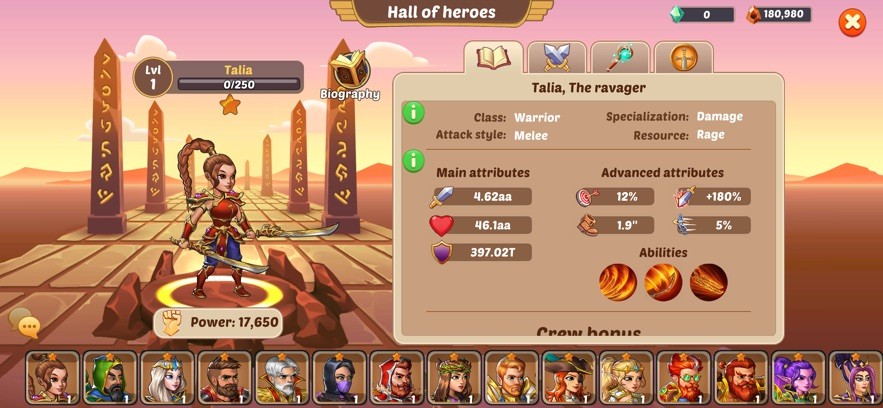Select the green-hooded hero portrait

tap(110, 377)
